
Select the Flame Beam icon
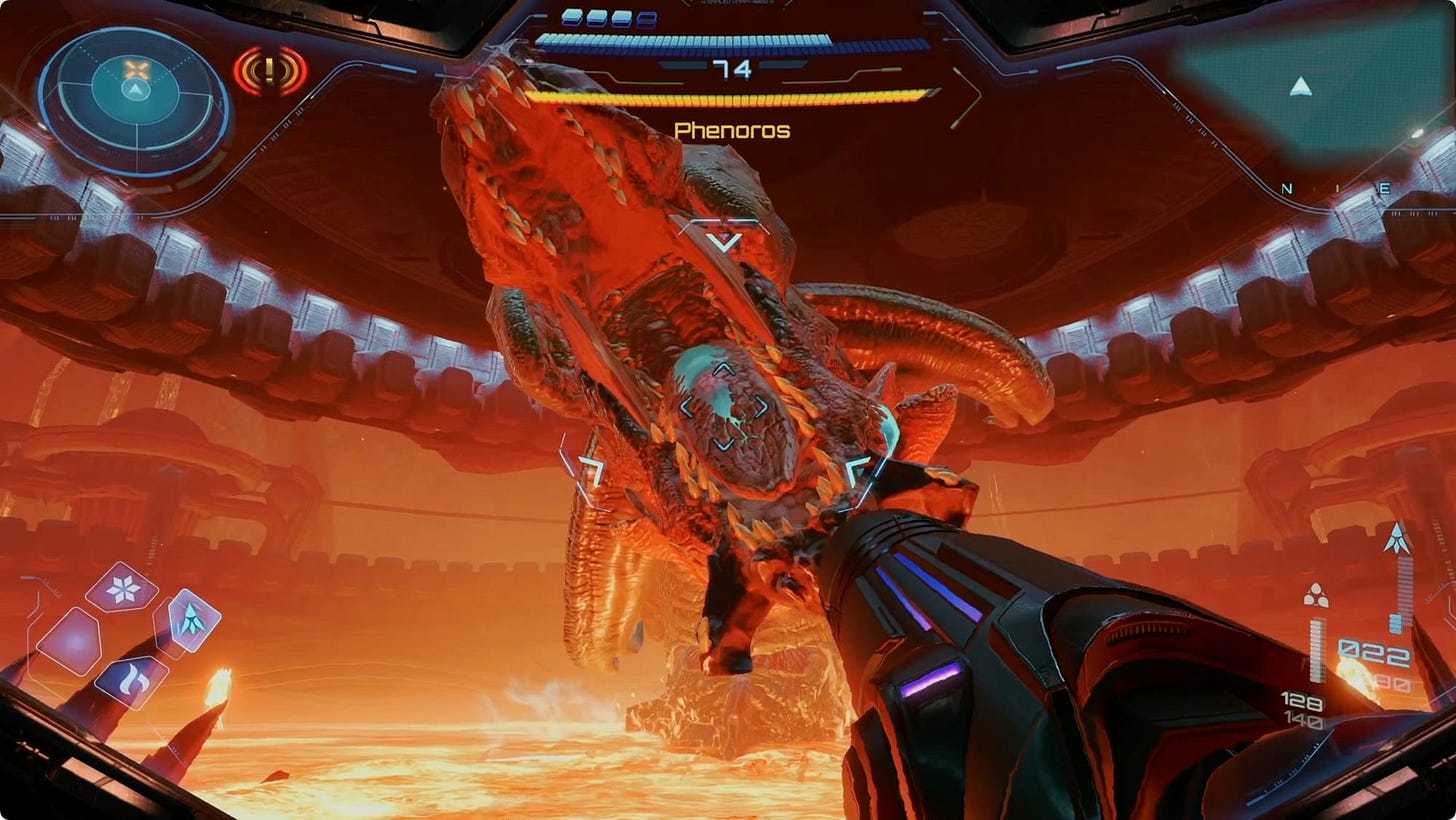(131, 680)
